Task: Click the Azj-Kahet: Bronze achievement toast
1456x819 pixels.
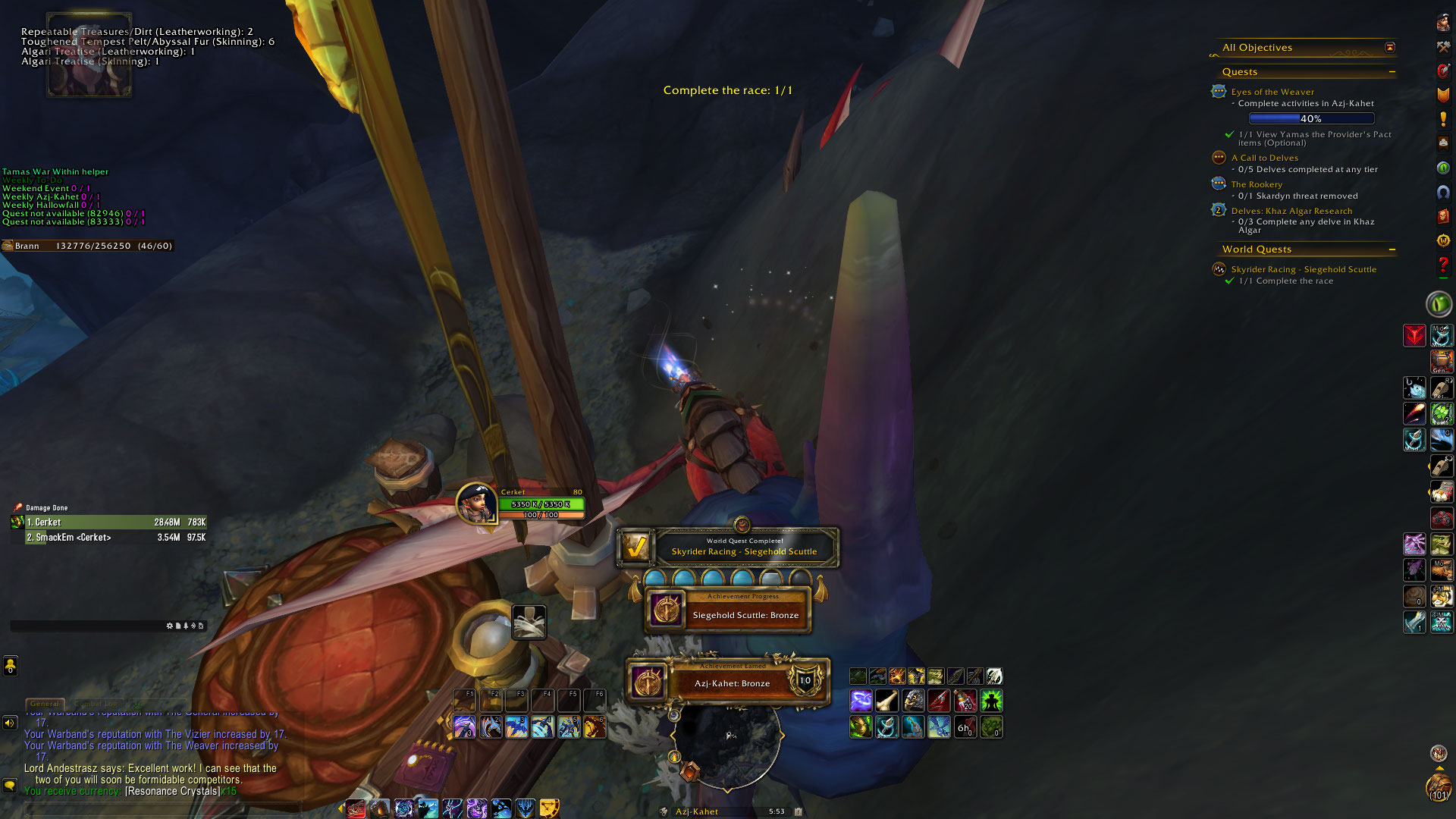Action: click(730, 681)
